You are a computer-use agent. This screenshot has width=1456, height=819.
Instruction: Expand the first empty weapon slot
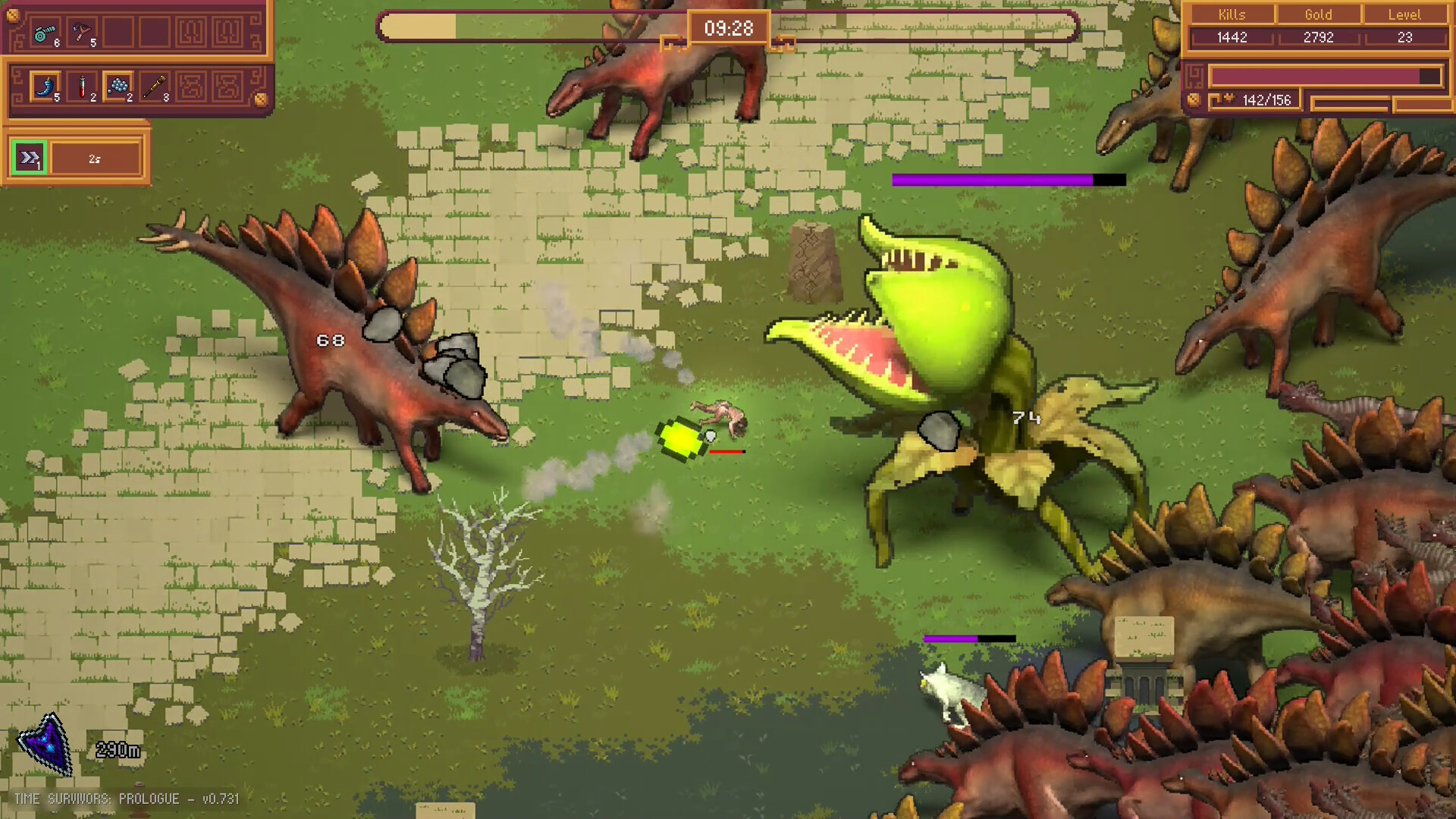[118, 32]
